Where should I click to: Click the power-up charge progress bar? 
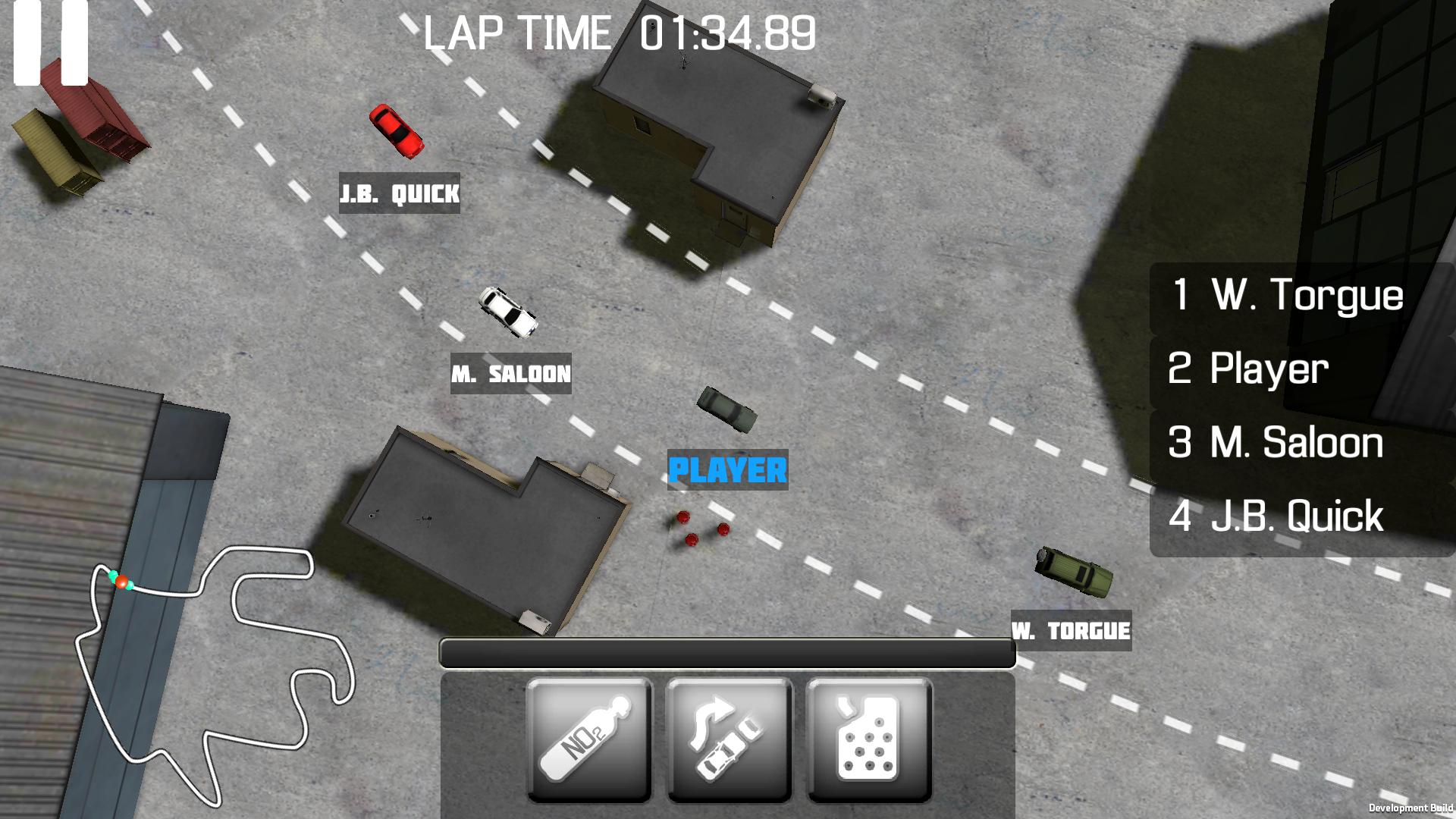[x=728, y=654]
